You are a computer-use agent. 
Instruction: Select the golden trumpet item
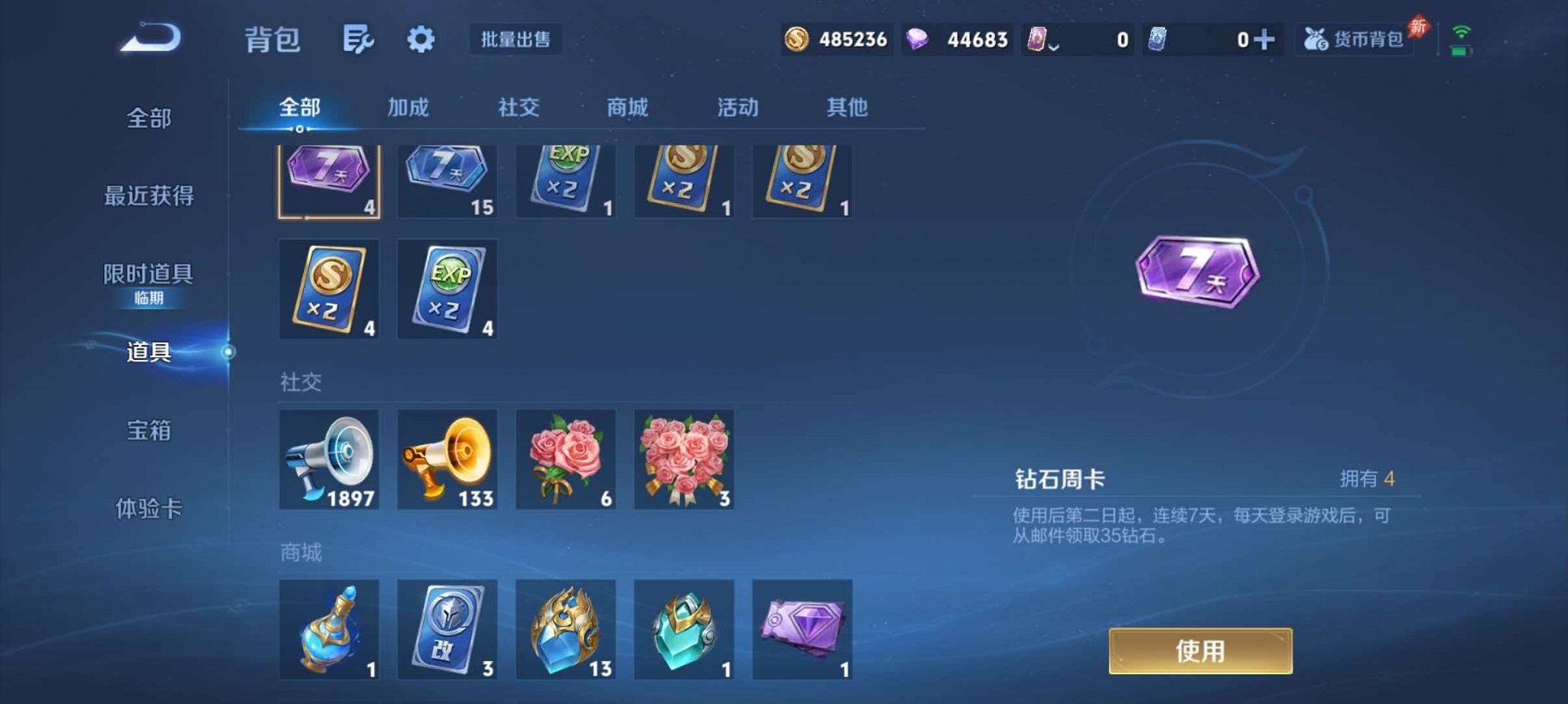point(447,459)
